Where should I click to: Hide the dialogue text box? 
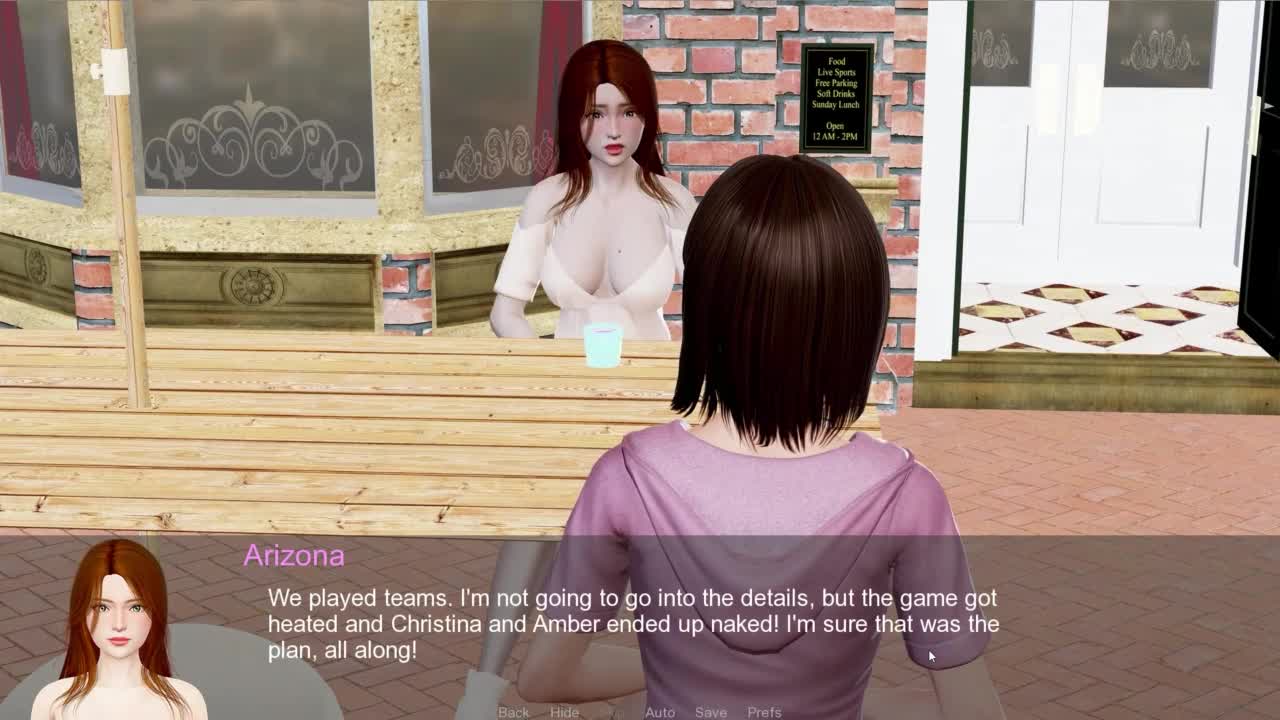pos(564,712)
